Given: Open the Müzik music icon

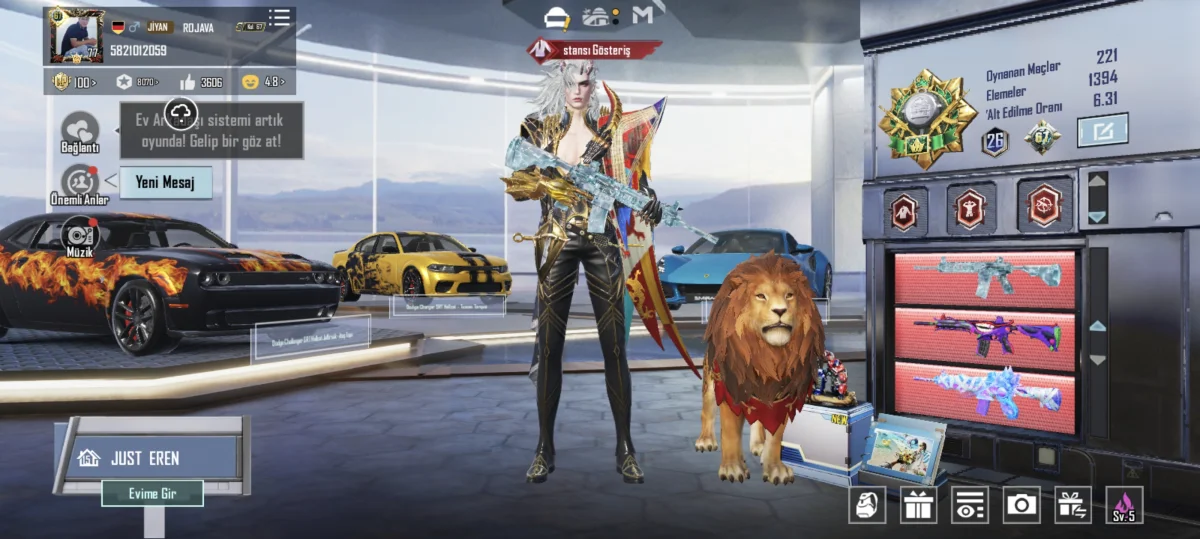Looking at the screenshot, I should coord(80,236).
